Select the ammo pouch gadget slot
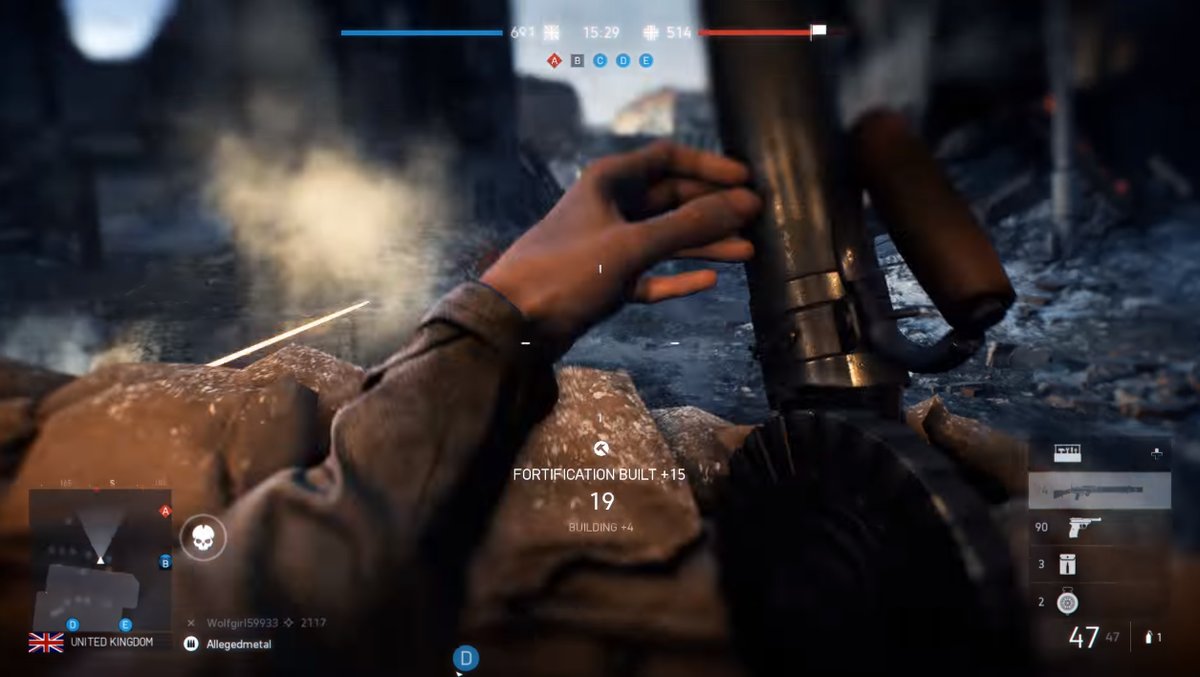 click(x=1068, y=564)
